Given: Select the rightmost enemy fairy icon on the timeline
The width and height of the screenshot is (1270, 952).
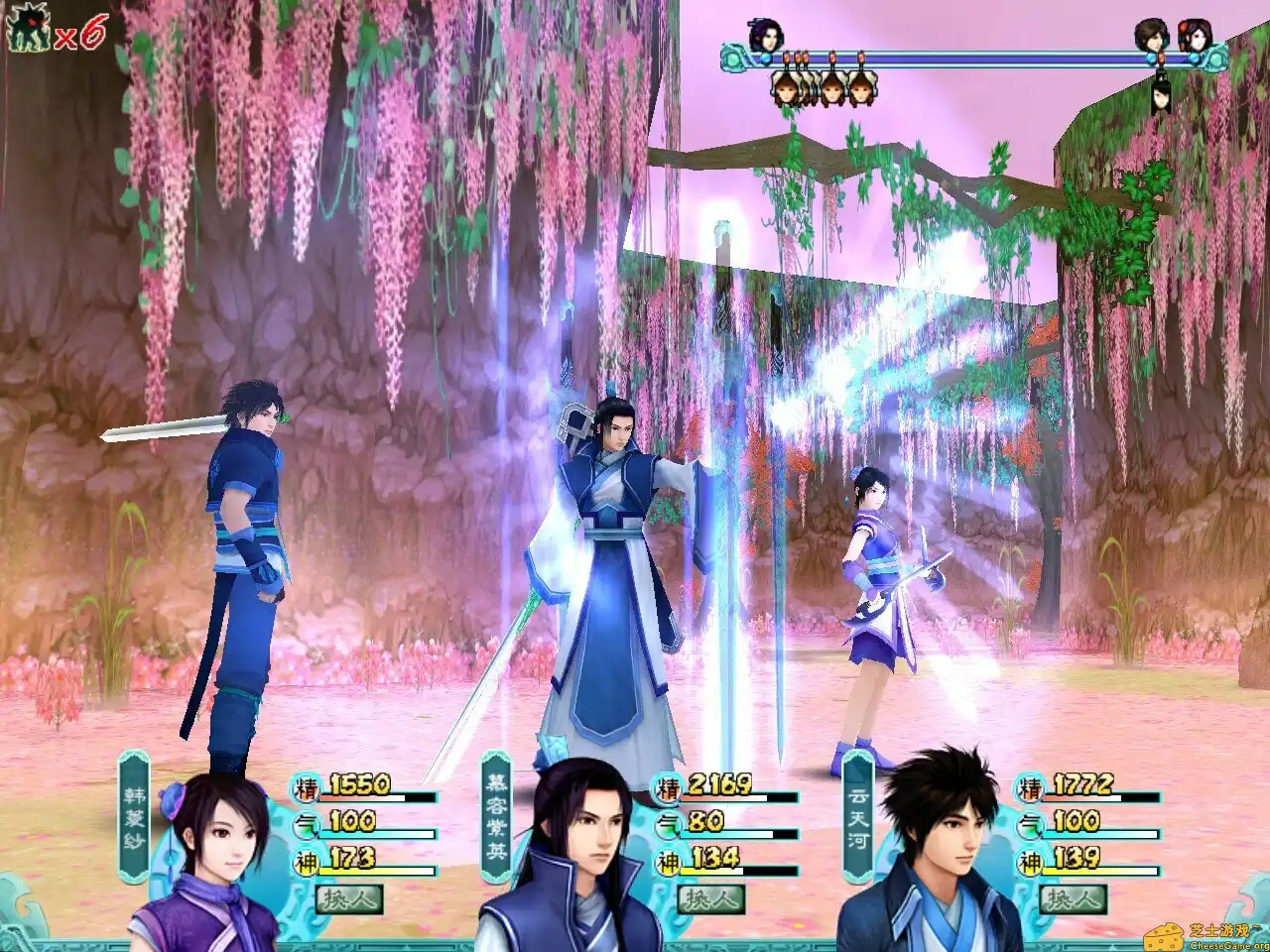Looking at the screenshot, I should tap(861, 92).
